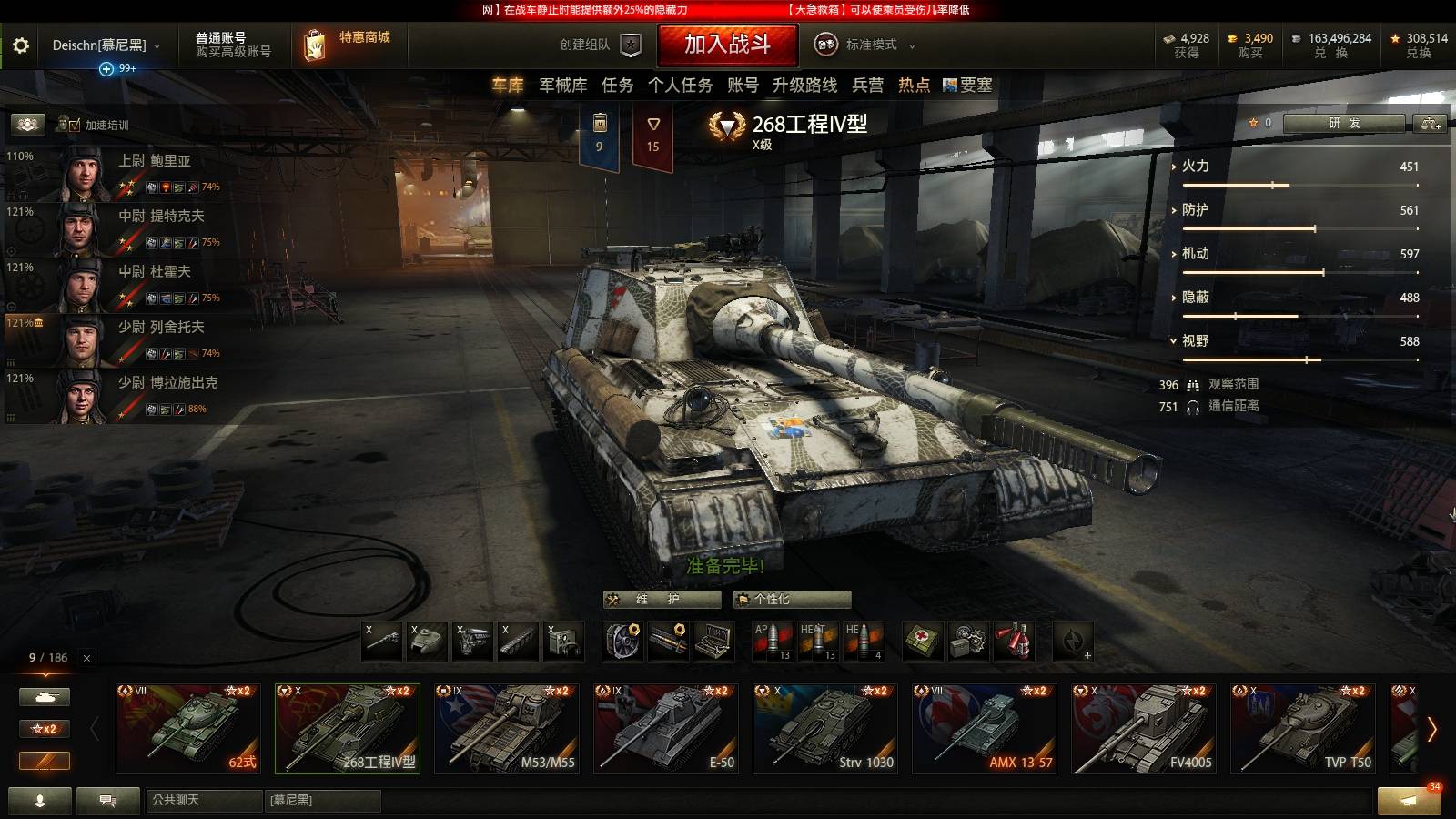1456x819 pixels.
Task: Open the settings gear menu
Action: [x=21, y=45]
